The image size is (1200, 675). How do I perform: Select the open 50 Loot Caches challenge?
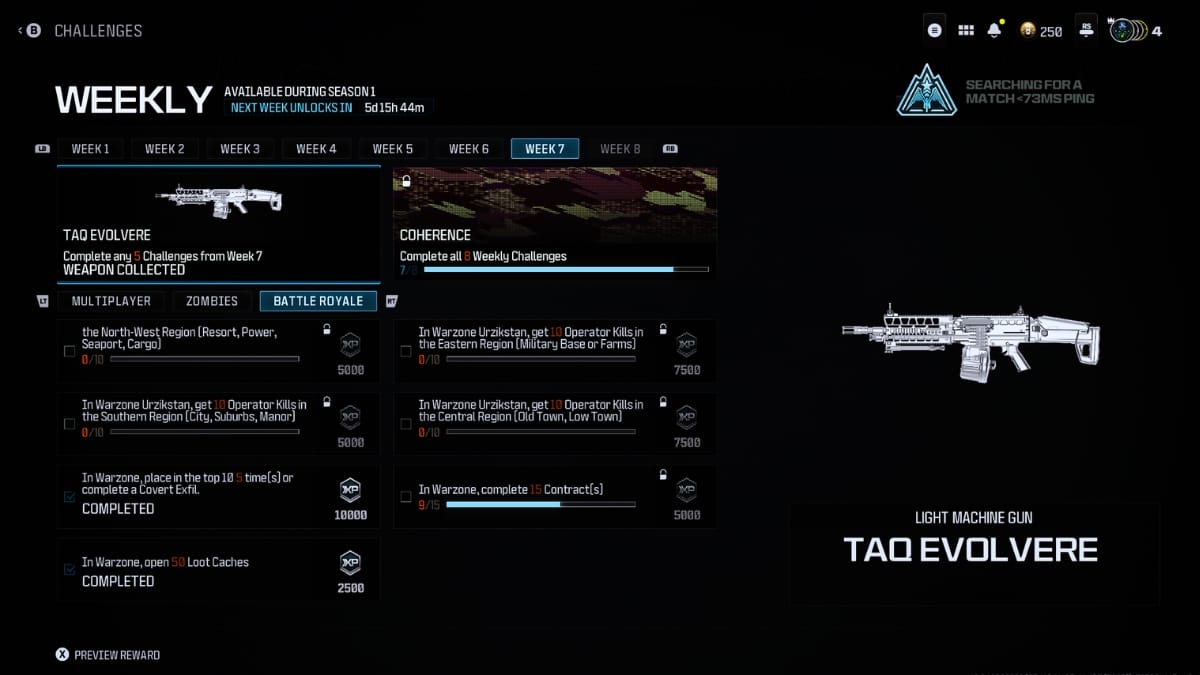point(218,570)
